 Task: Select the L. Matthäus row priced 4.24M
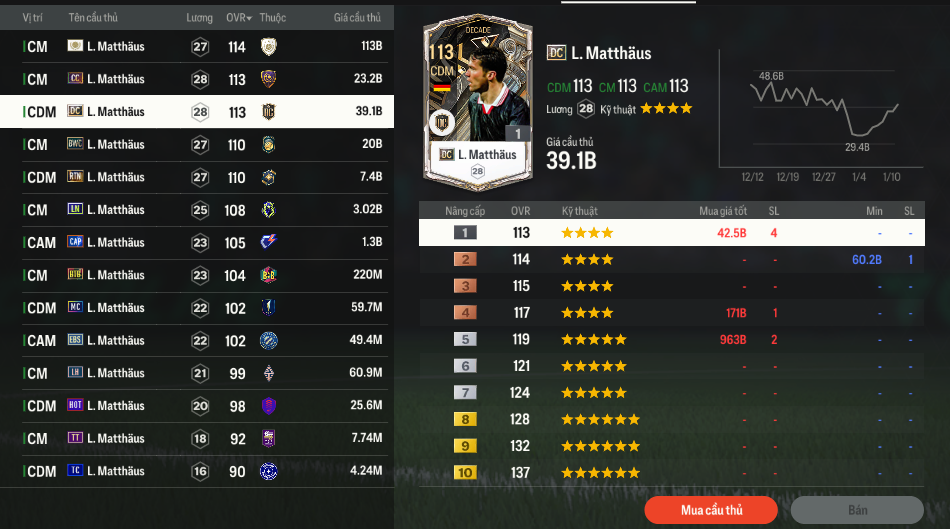pos(197,471)
